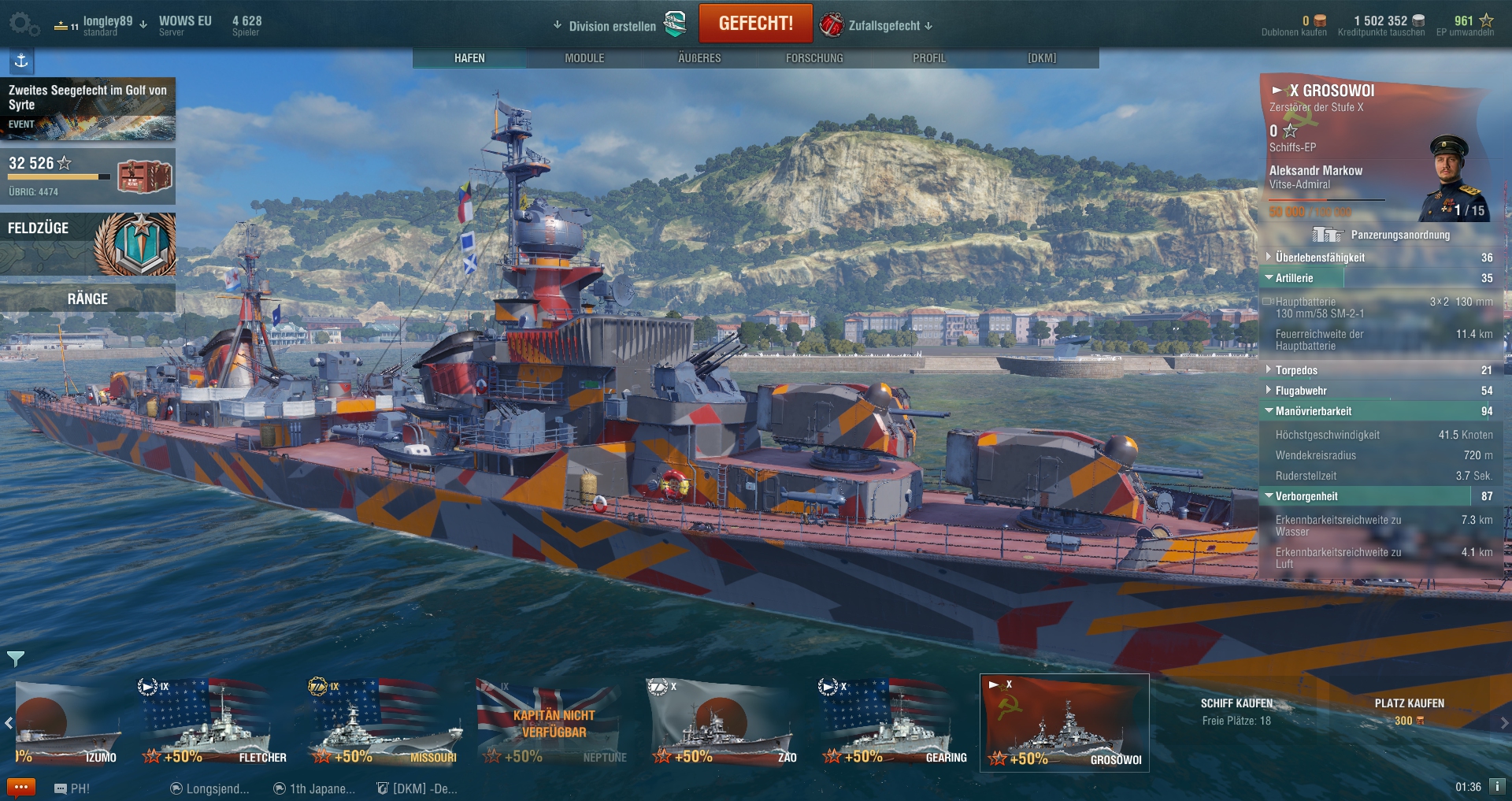Expand the Torpedos stats section

(1296, 370)
